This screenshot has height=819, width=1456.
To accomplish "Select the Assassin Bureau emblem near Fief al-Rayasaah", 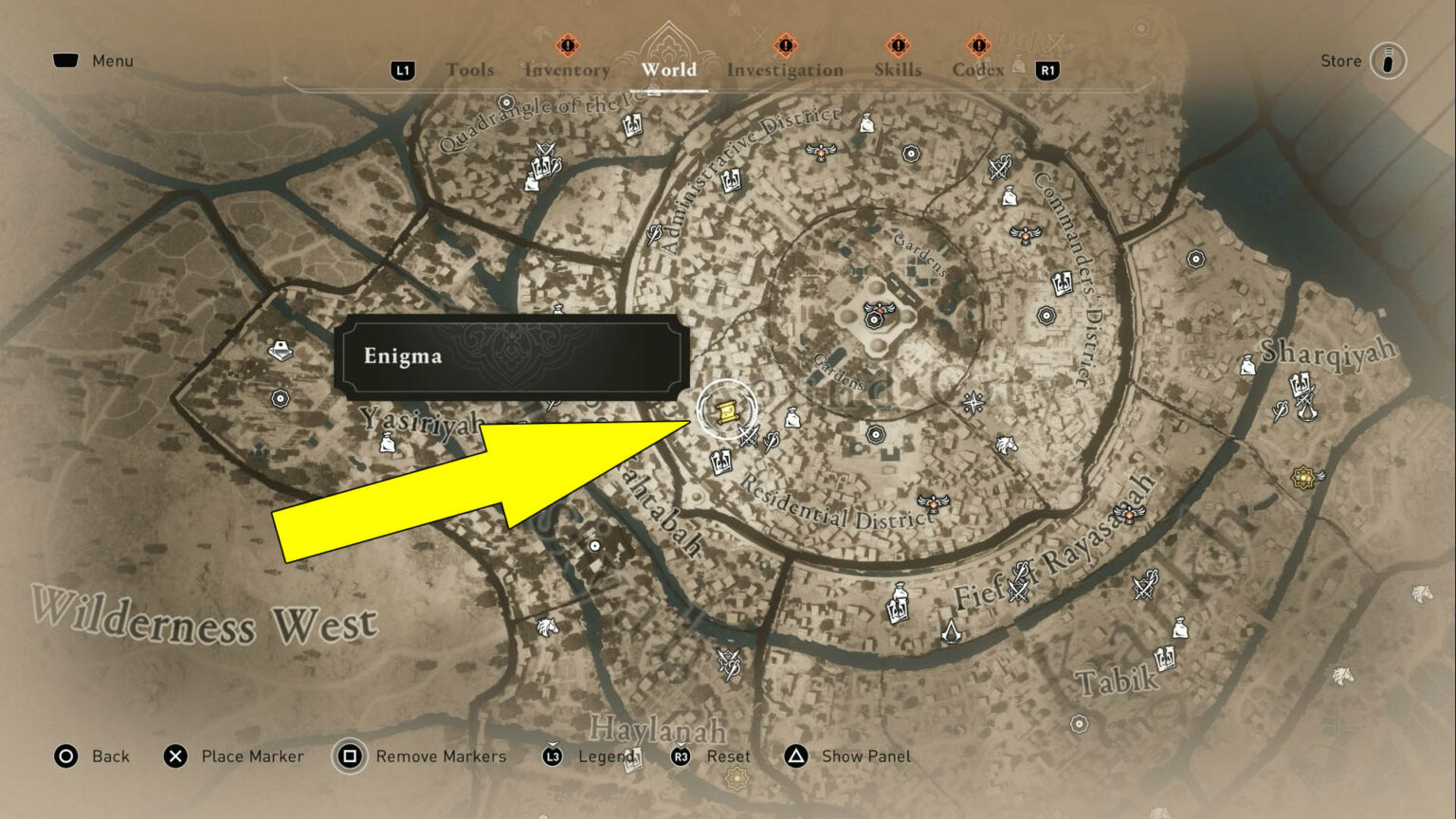I will 951,633.
